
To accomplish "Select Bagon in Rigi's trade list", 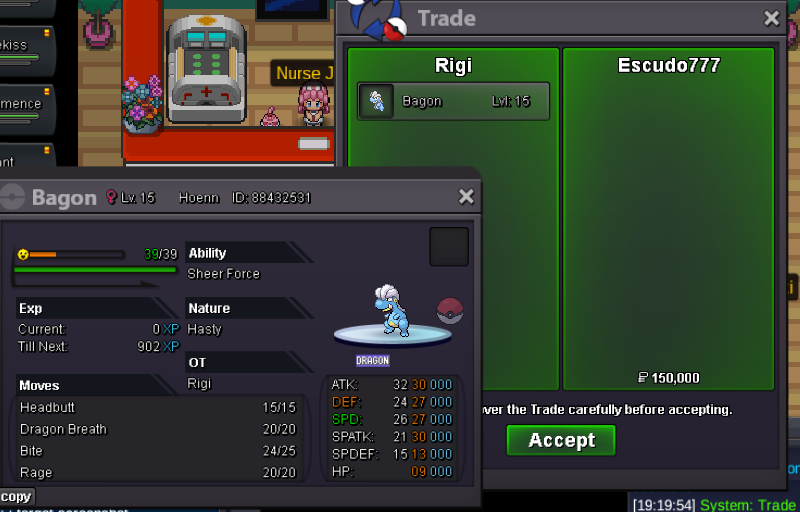I will click(453, 101).
